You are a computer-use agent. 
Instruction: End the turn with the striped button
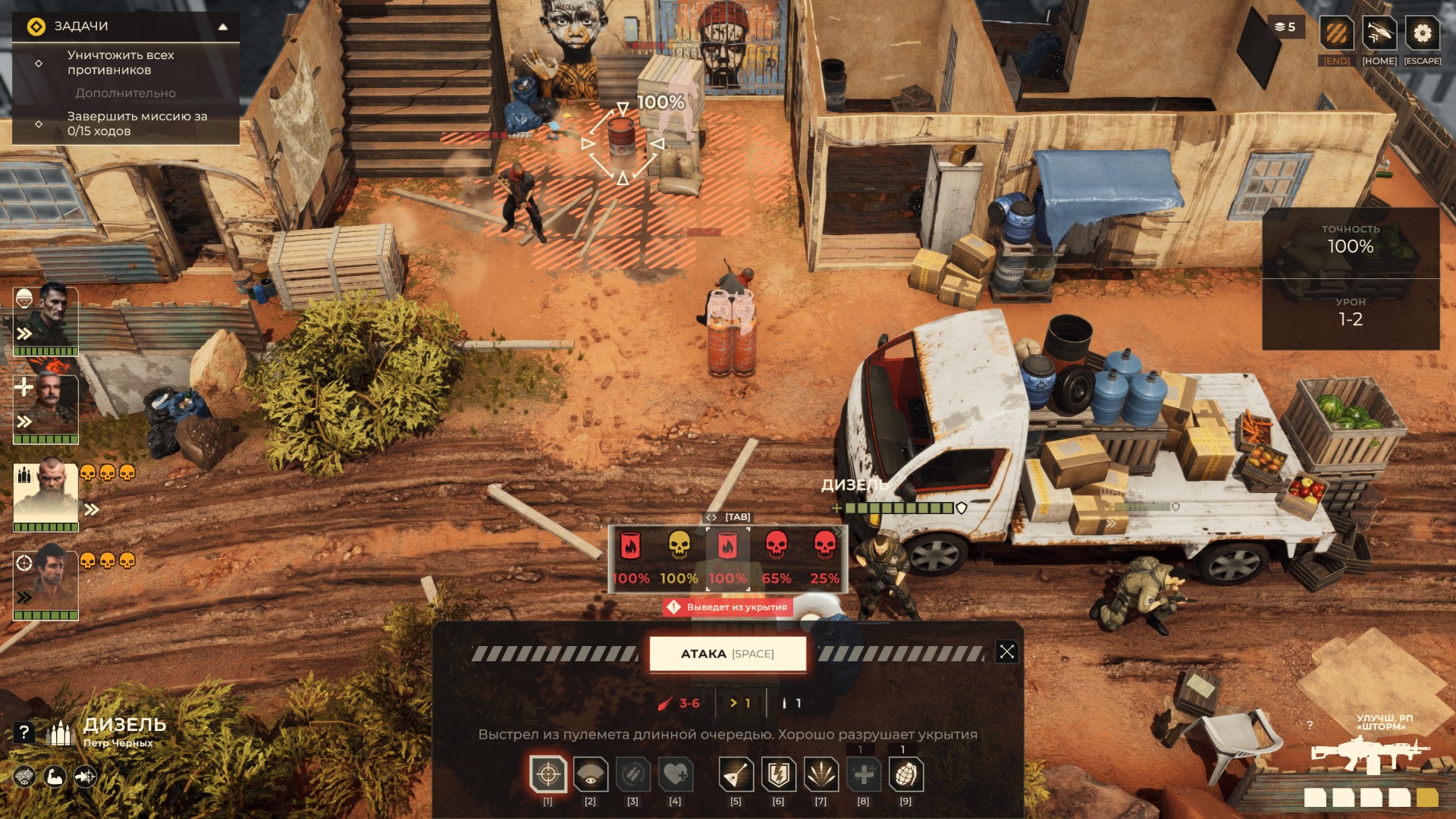point(1336,34)
